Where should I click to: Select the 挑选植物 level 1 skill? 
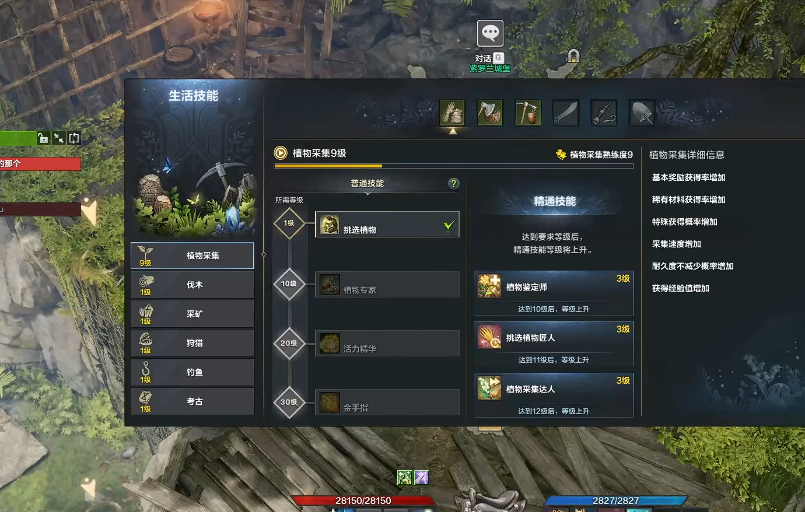(x=388, y=226)
